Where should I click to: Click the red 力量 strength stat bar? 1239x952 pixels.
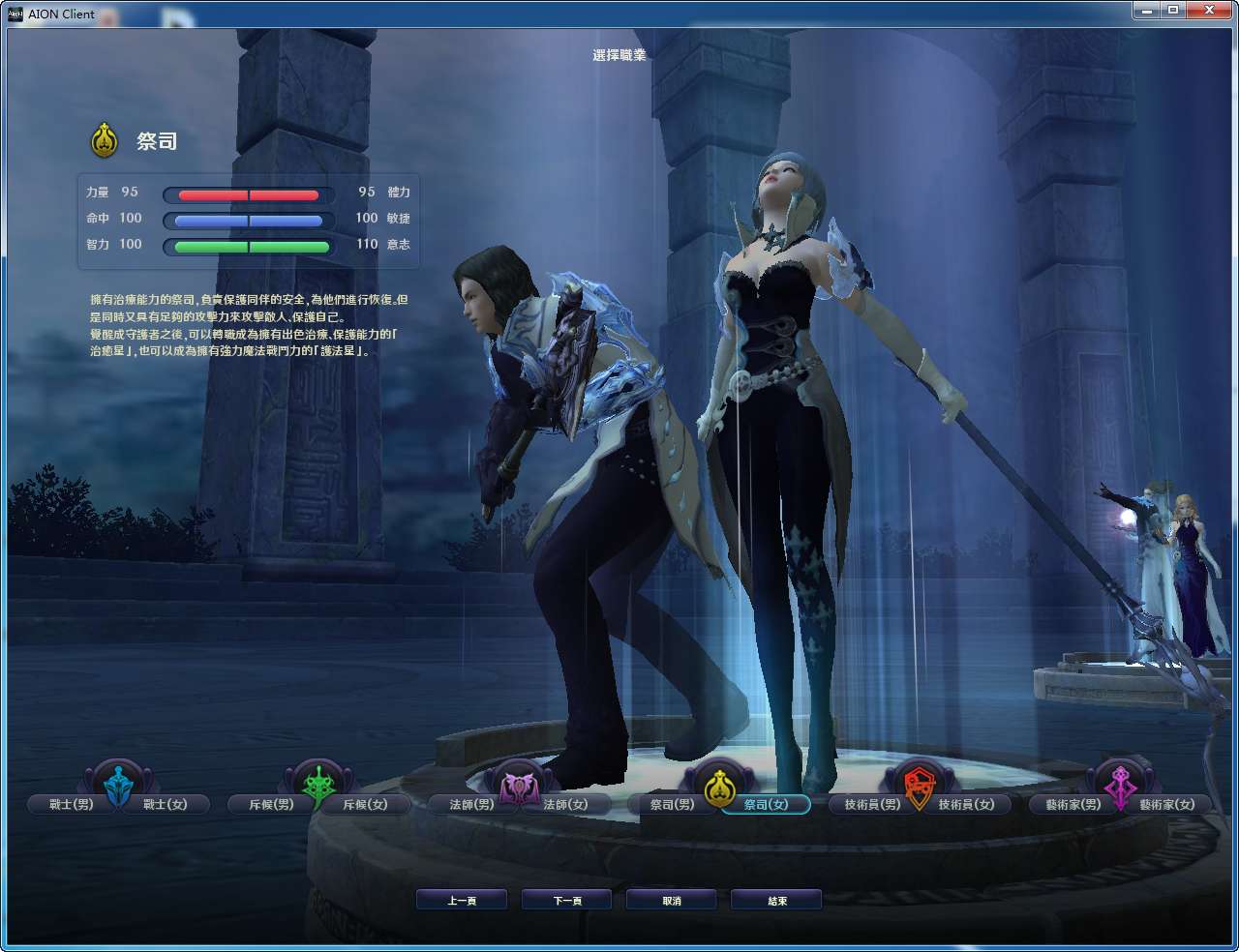coord(245,193)
